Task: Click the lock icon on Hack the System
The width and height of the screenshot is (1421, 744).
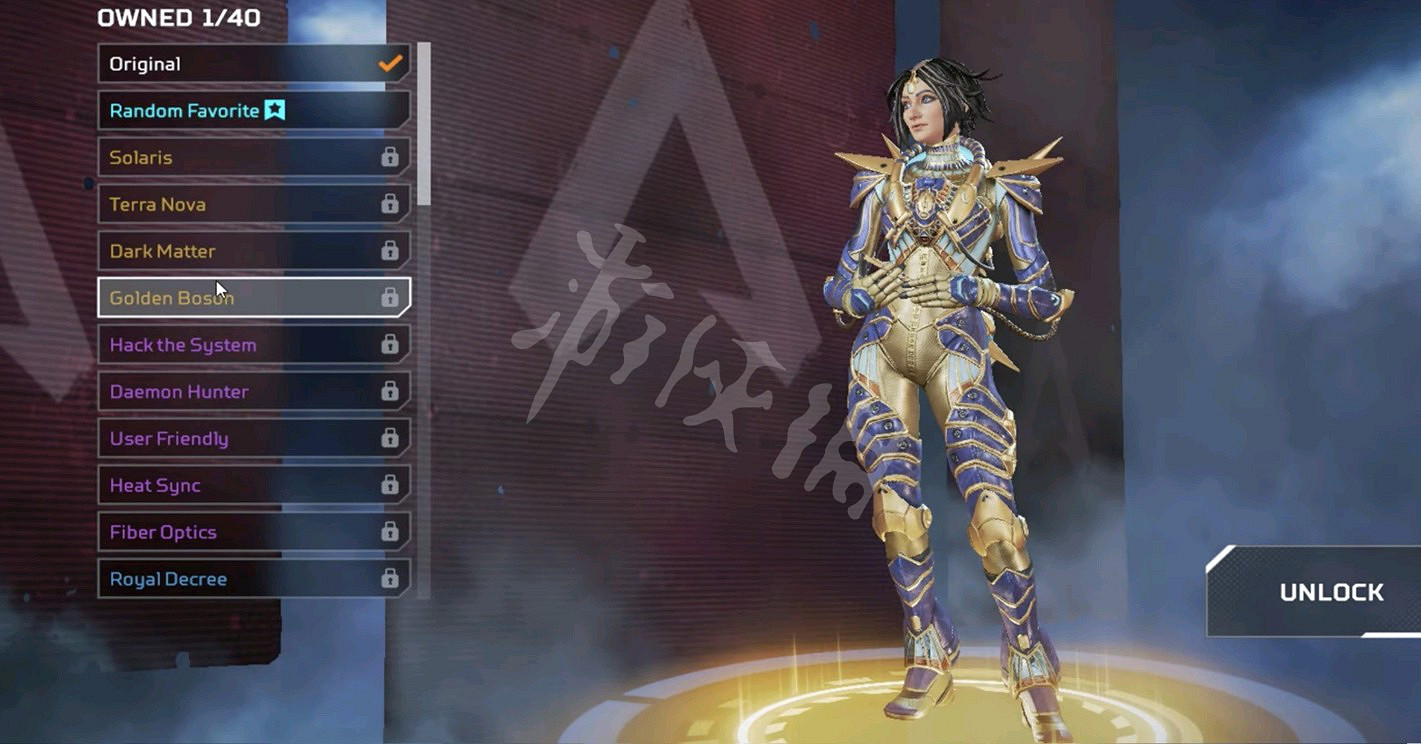Action: point(391,344)
